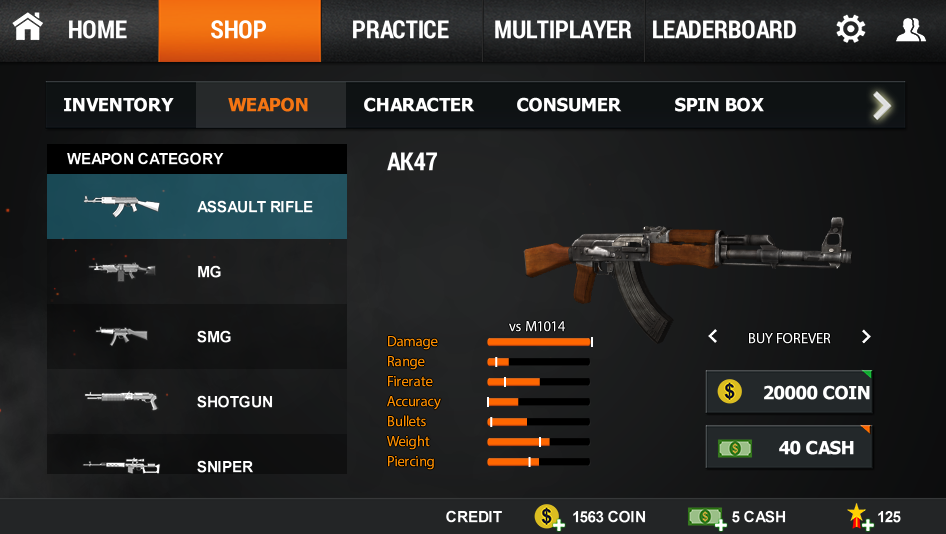
Task: Open the friends profile icon
Action: 910,30
